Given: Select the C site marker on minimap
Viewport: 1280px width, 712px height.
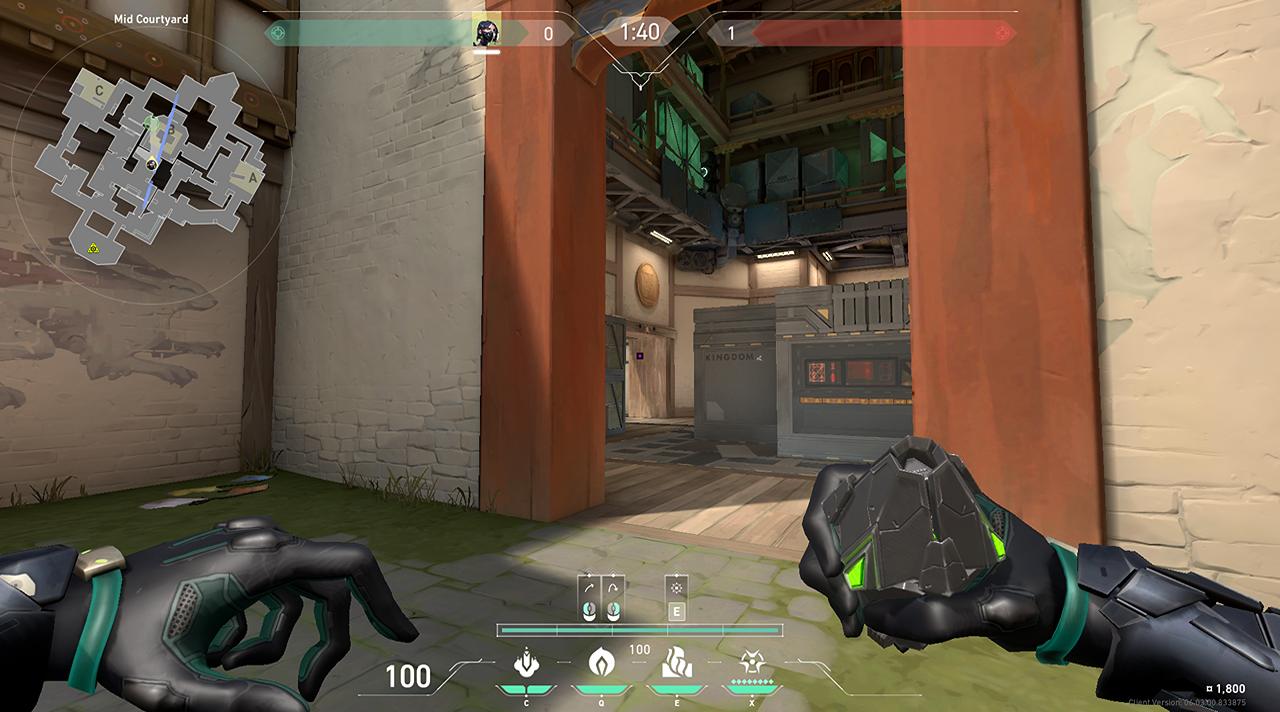Looking at the screenshot, I should [x=99, y=91].
